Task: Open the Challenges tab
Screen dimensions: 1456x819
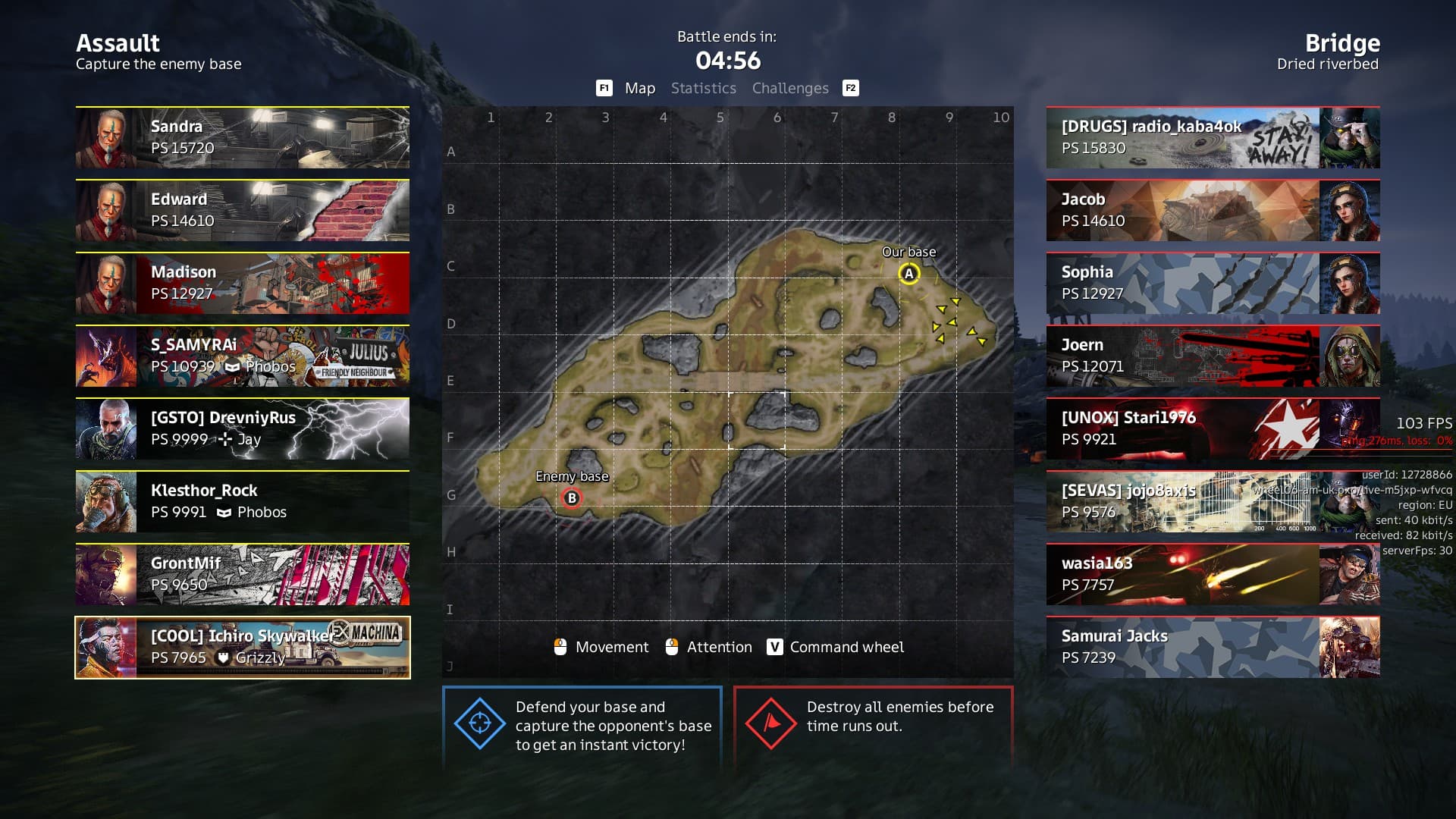Action: (x=790, y=88)
